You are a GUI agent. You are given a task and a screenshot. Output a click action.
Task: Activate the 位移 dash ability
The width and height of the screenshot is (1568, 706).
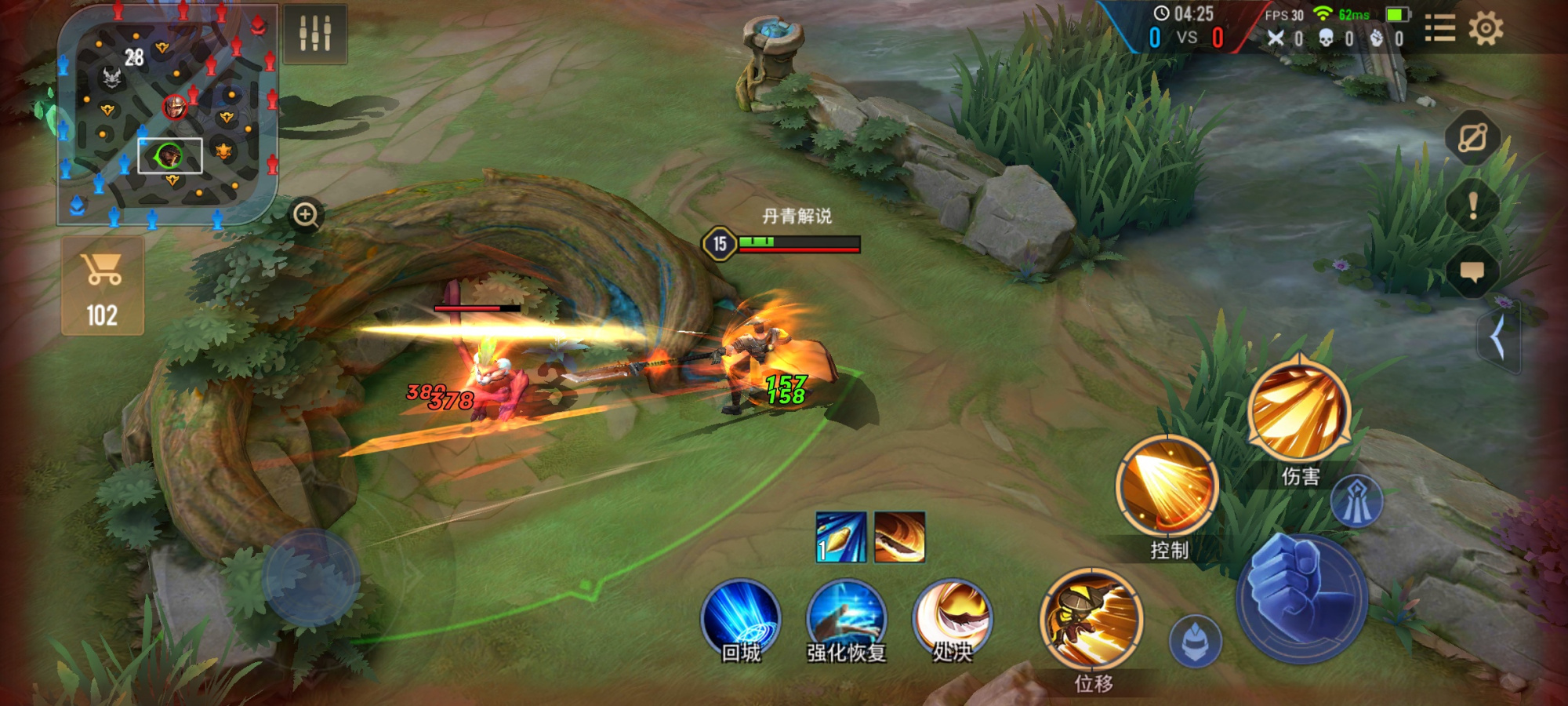pyautogui.click(x=1092, y=620)
